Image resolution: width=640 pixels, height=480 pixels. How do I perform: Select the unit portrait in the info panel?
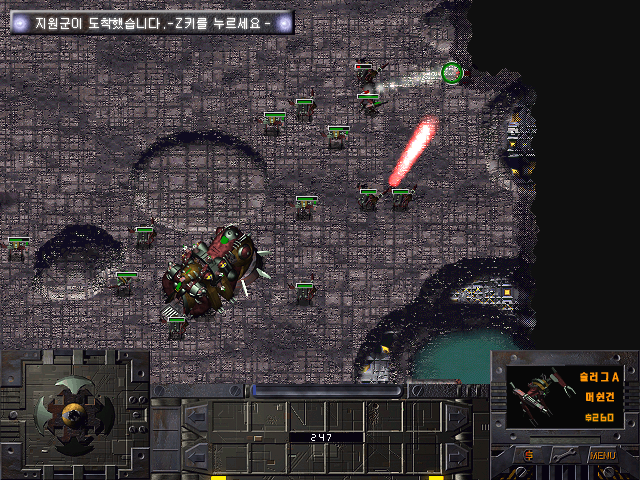pyautogui.click(x=539, y=396)
